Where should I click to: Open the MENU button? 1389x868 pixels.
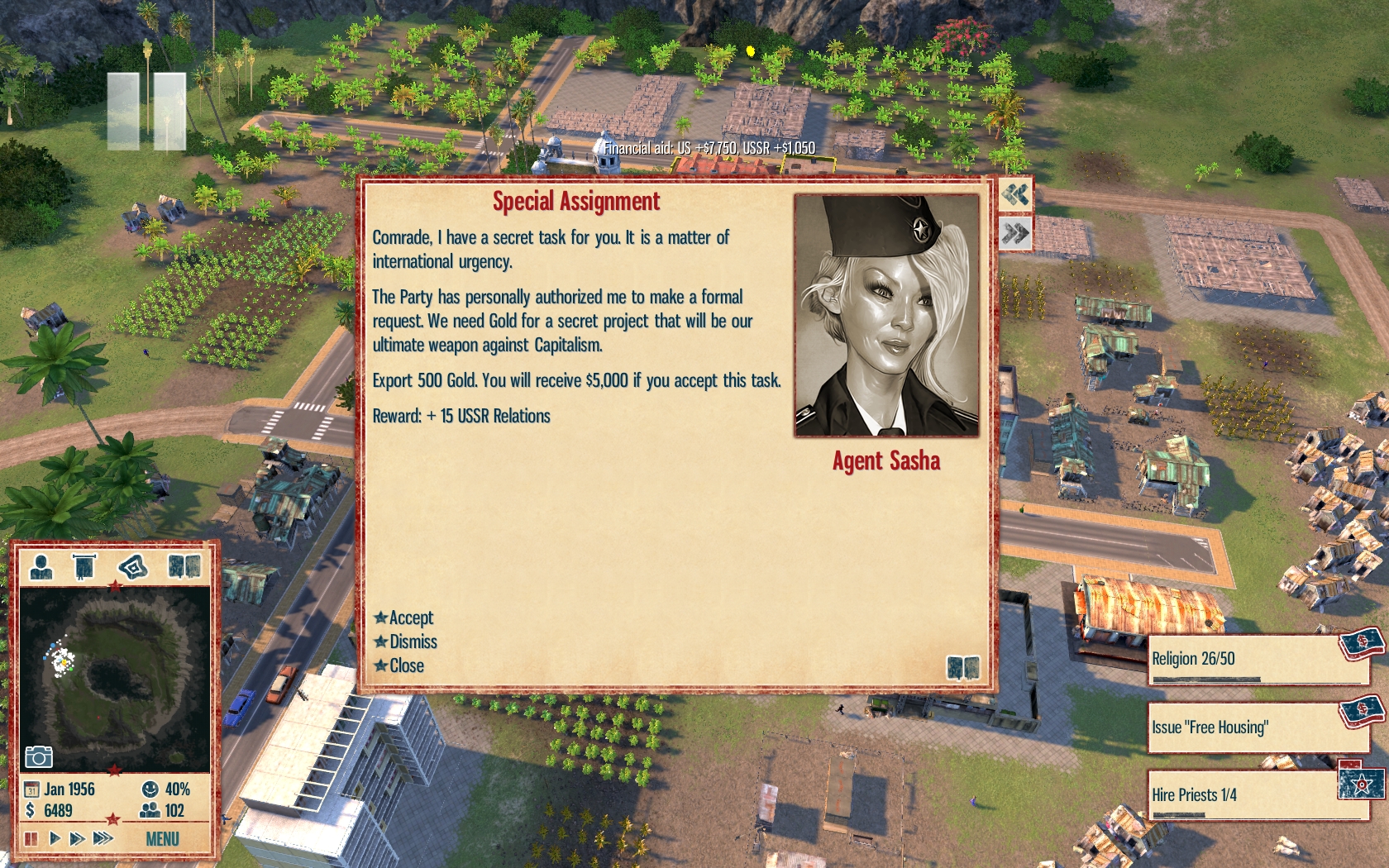162,839
